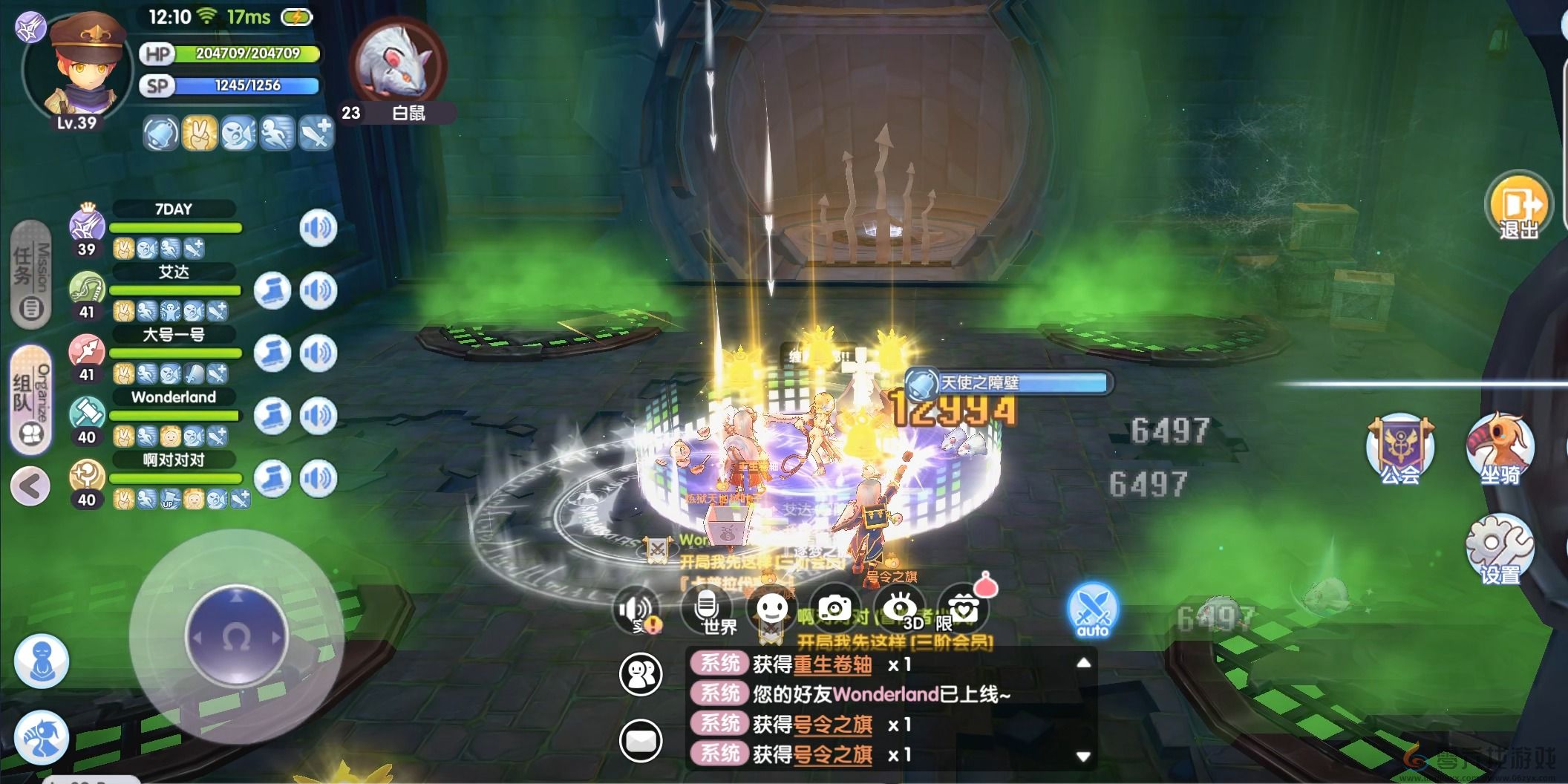Tap the meditating figure sit button

click(42, 661)
